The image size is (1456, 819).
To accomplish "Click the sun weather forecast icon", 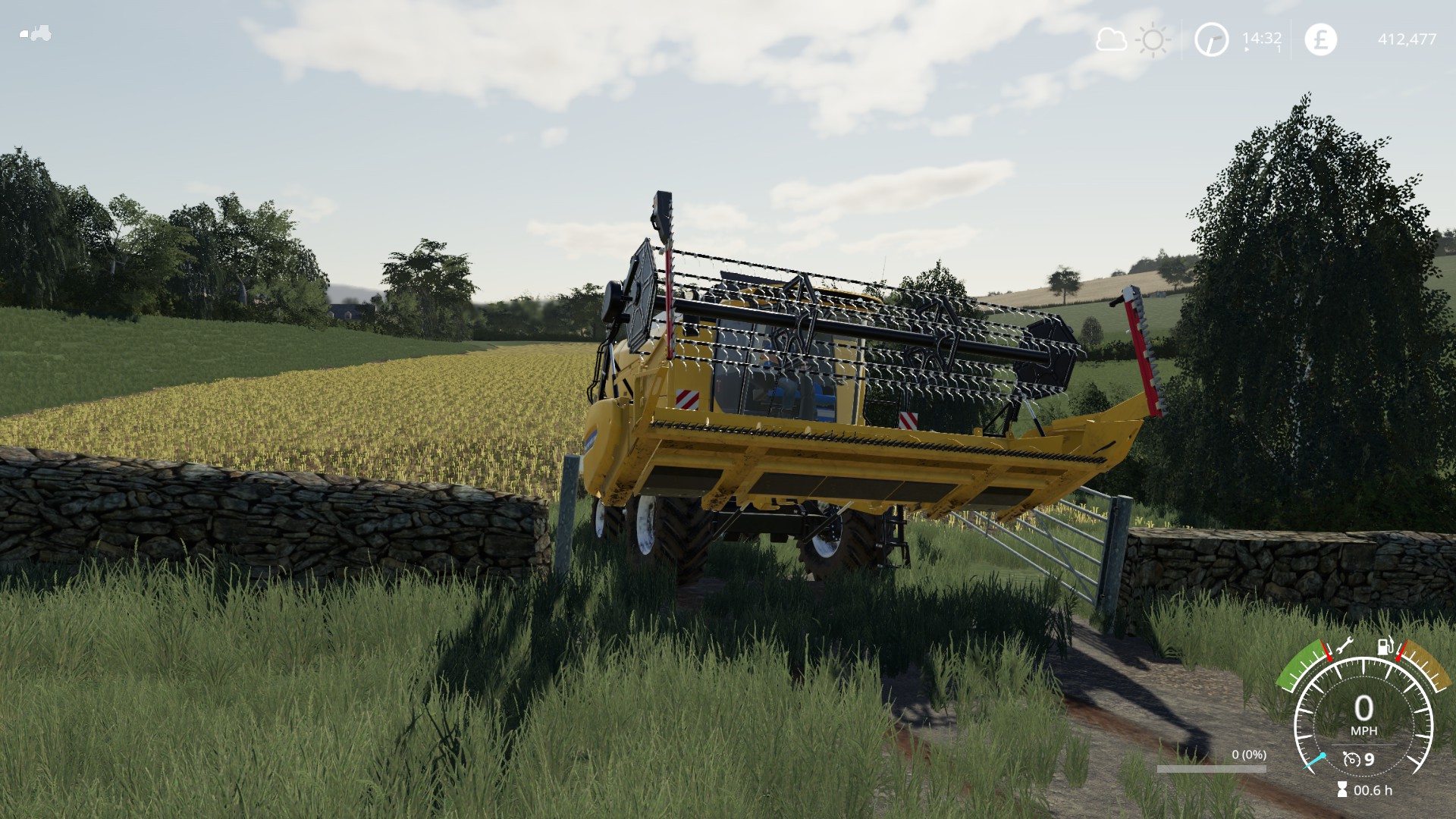I will [1153, 39].
